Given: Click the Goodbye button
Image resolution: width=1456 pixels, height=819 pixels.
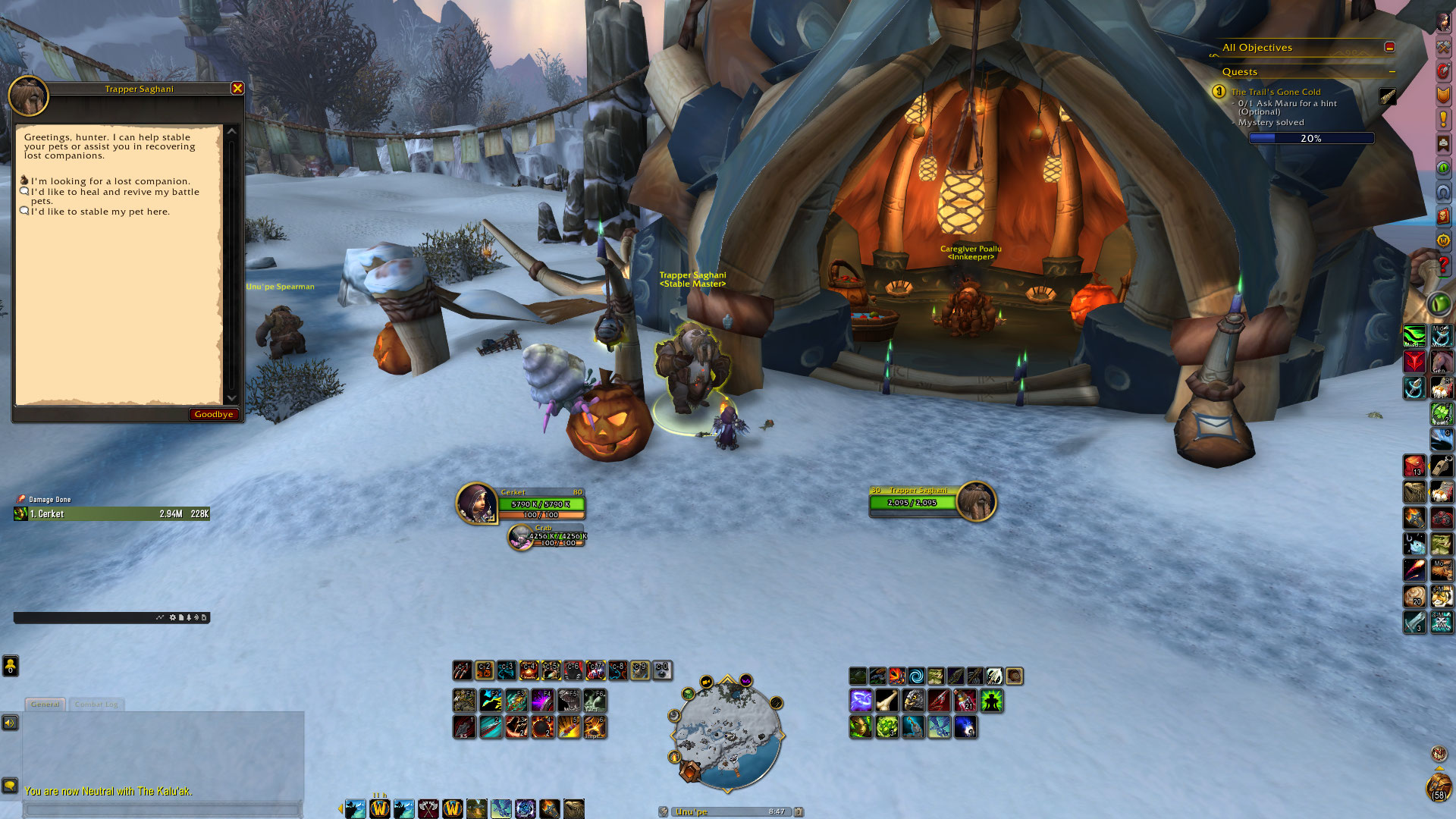Looking at the screenshot, I should (x=213, y=414).
